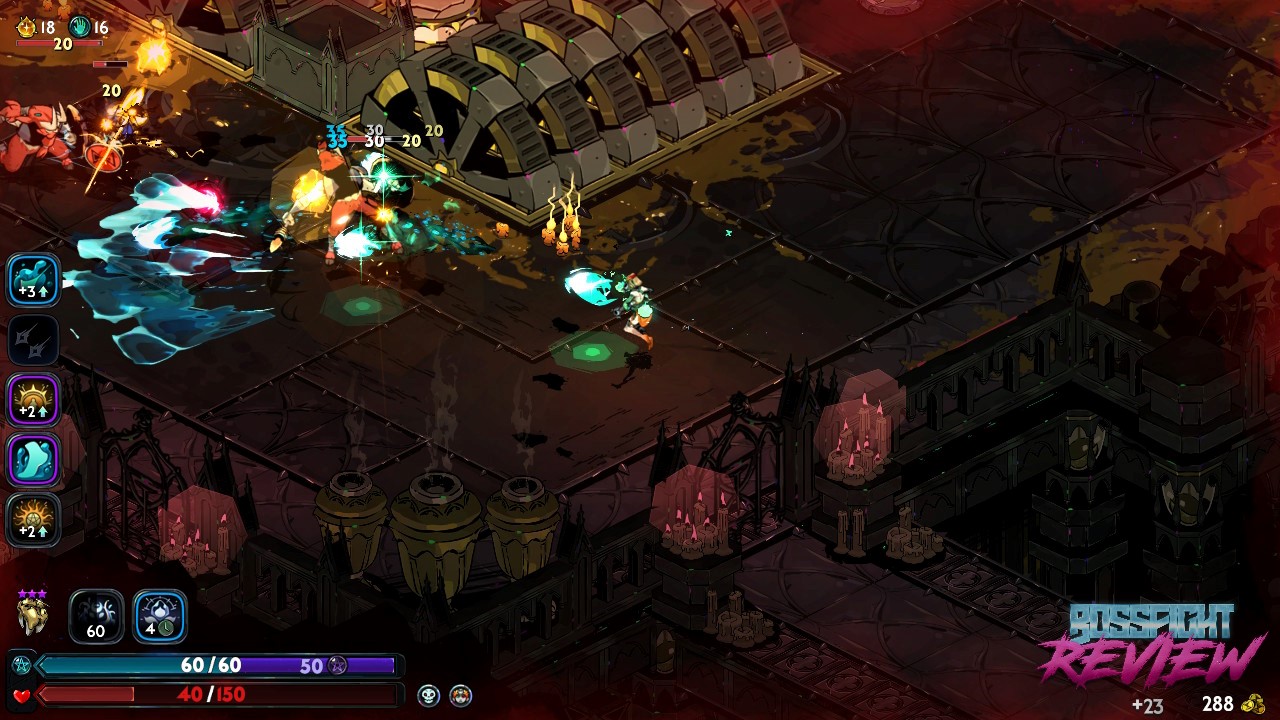Activate the Hex ability showing 60
The width and height of the screenshot is (1280, 720).
click(x=96, y=616)
